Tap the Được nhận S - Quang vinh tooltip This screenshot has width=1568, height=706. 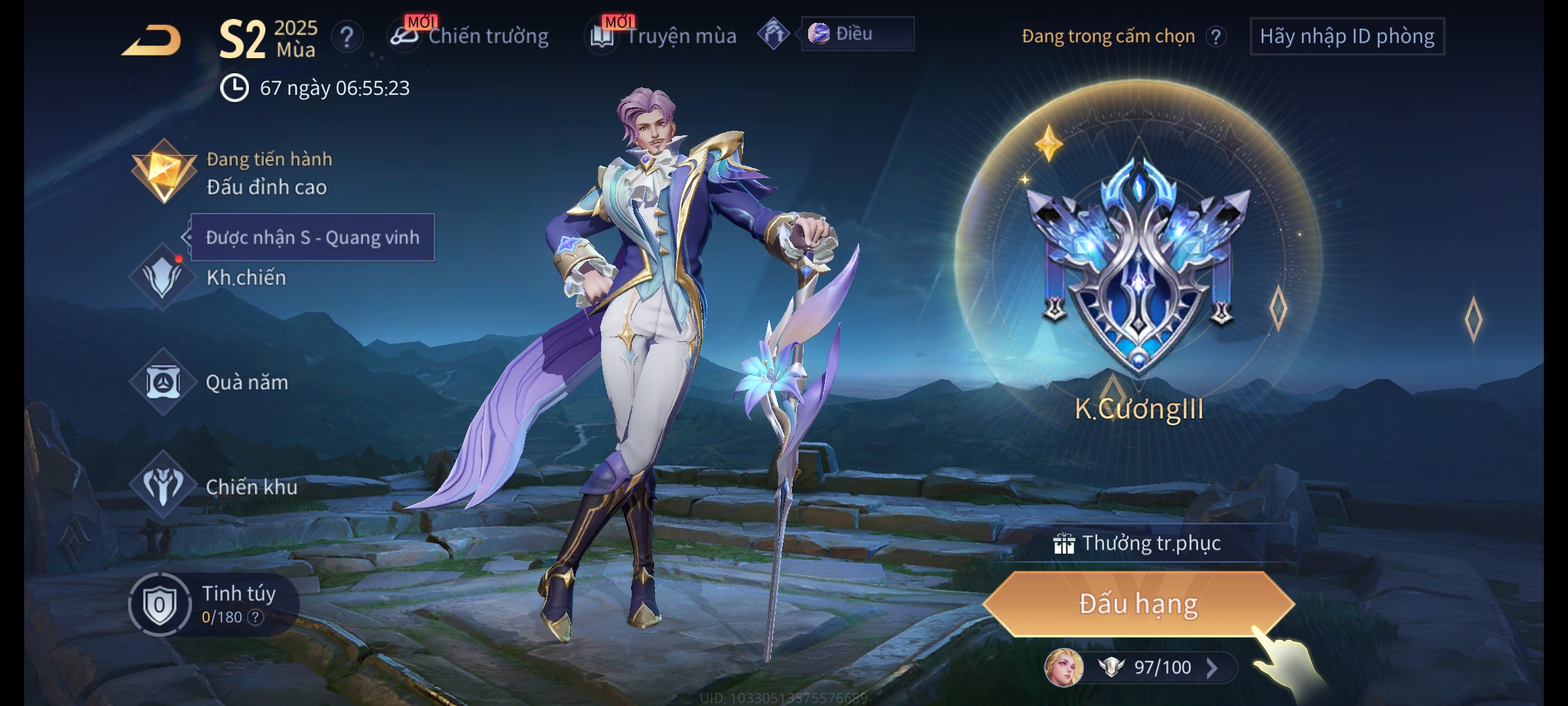point(312,237)
